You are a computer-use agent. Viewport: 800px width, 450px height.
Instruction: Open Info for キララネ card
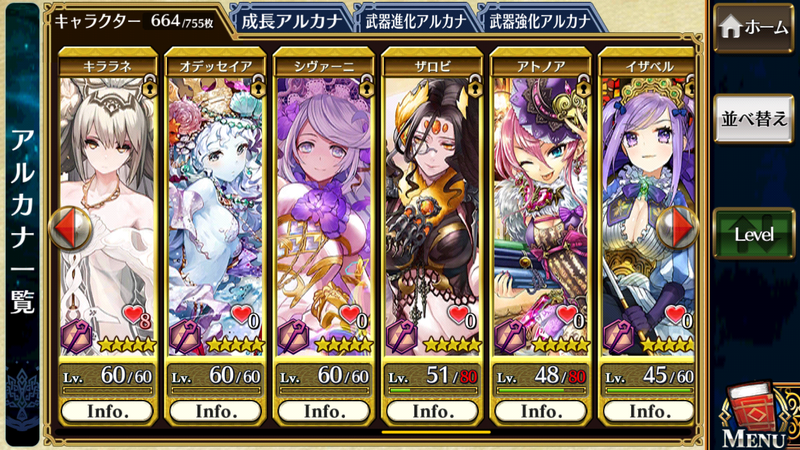tap(107, 411)
